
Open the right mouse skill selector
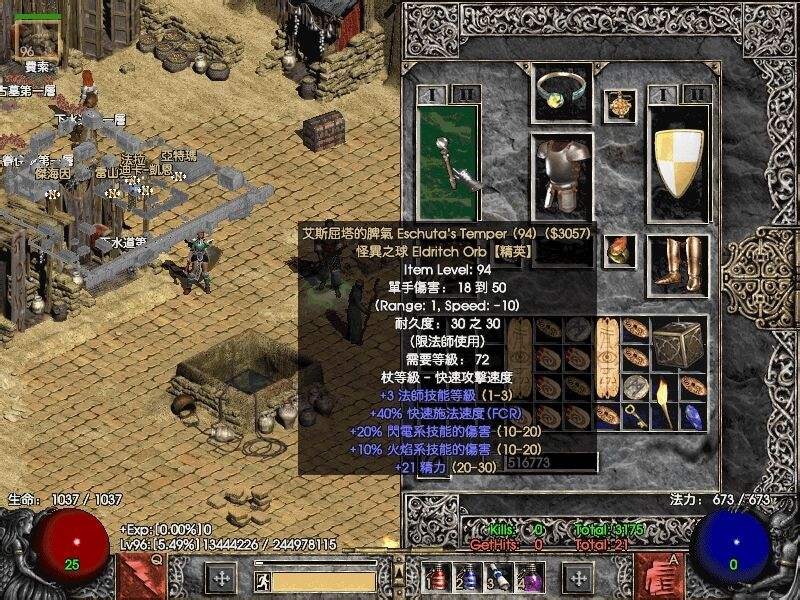[659, 577]
